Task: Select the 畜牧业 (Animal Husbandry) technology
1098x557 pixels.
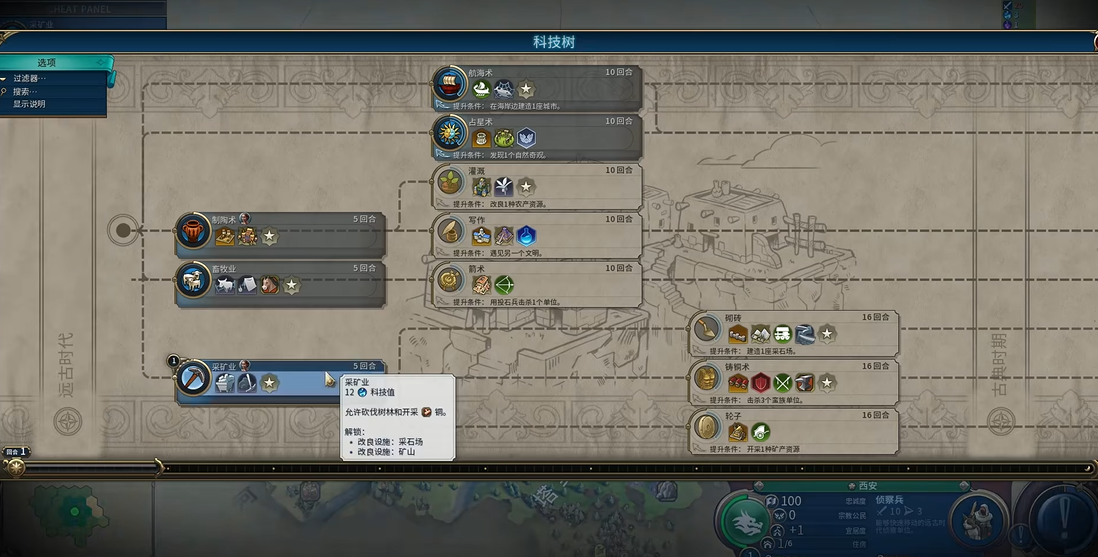Action: click(x=280, y=281)
